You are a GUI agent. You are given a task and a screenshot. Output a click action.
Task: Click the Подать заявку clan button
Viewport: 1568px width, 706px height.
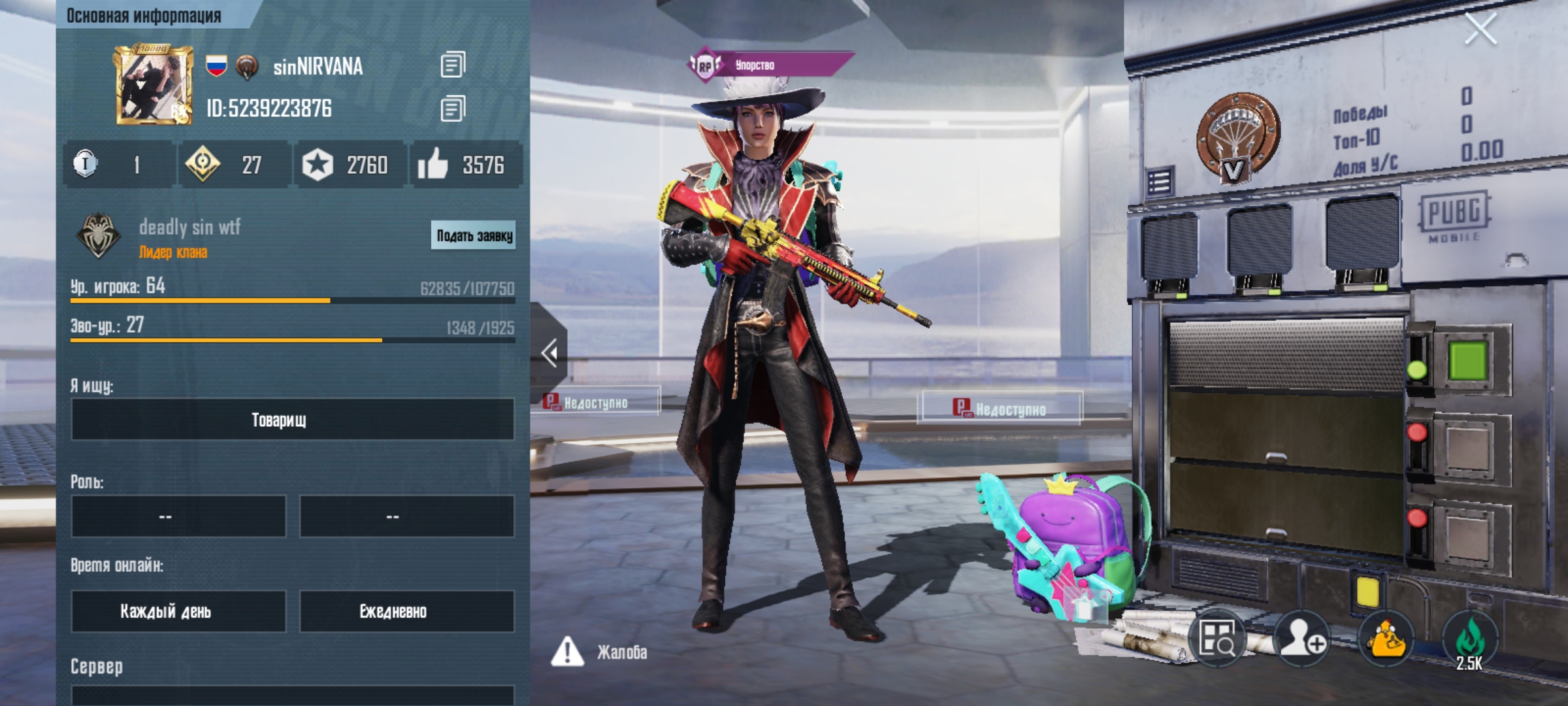pyautogui.click(x=474, y=235)
